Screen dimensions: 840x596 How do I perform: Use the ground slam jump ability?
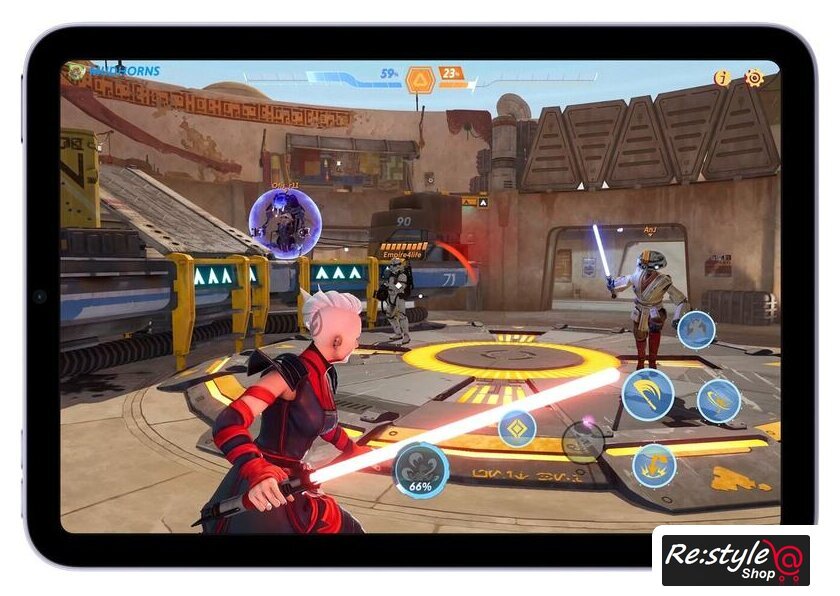click(x=654, y=465)
